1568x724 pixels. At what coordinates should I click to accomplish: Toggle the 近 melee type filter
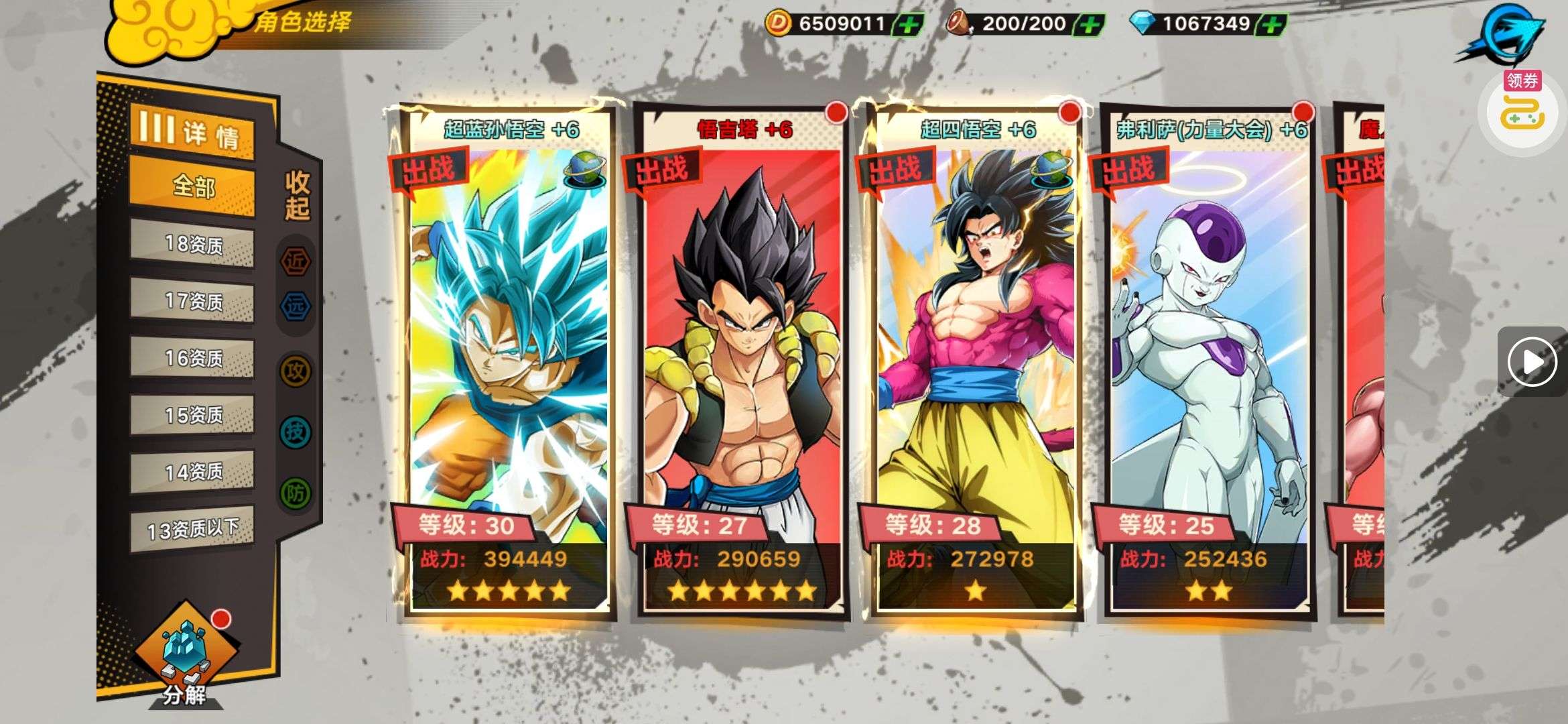click(296, 261)
